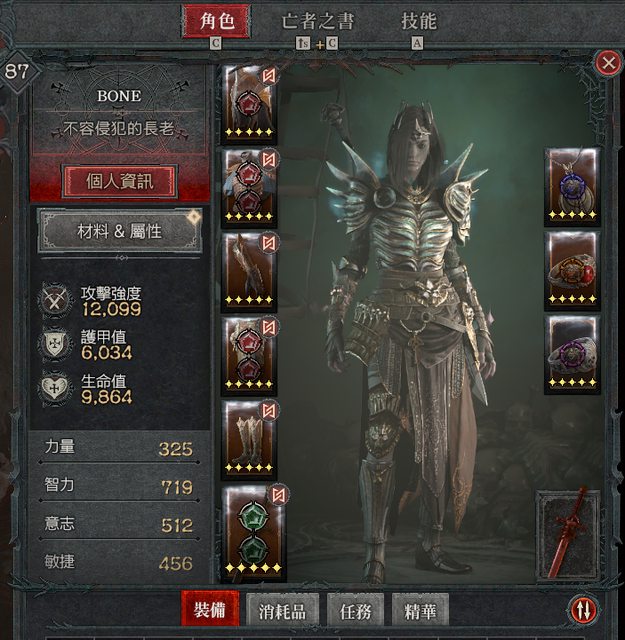Select the ring with the red gem
Screen dimensions: 625x640
coord(572,270)
